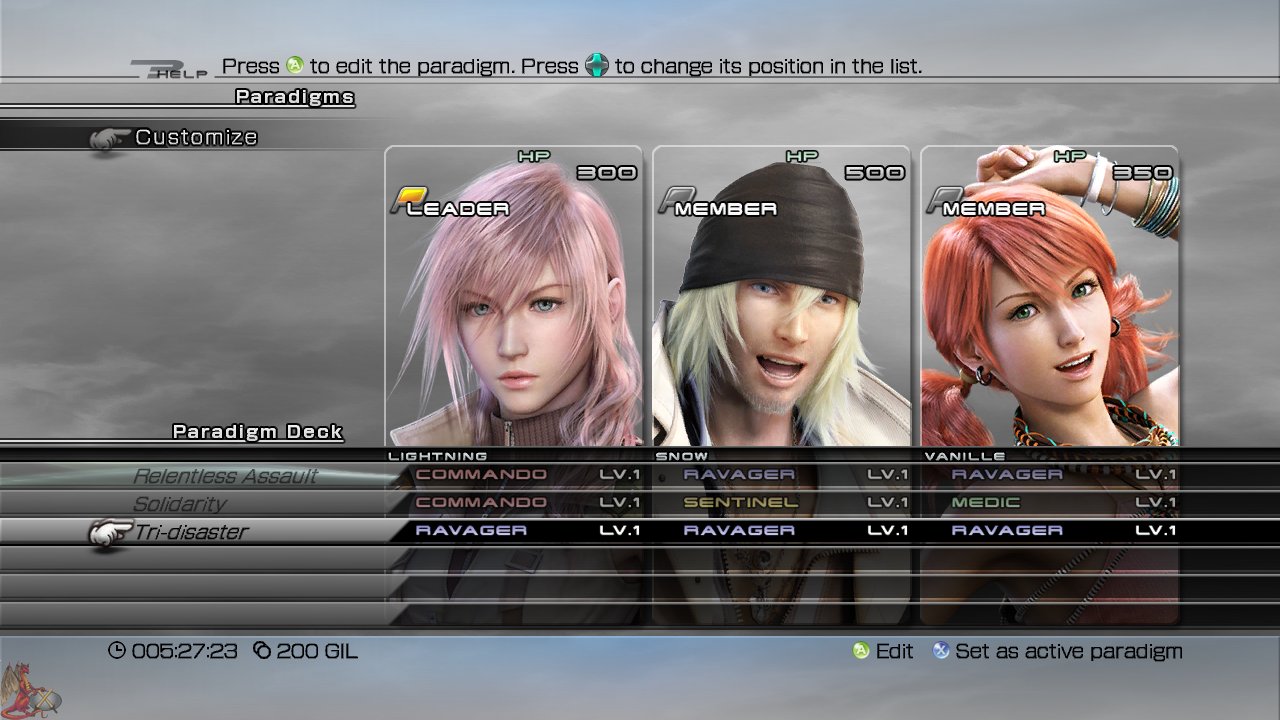Select Lightning's Ravager role in Tri-disaster
Image resolution: width=1280 pixels, height=720 pixels.
click(x=471, y=531)
